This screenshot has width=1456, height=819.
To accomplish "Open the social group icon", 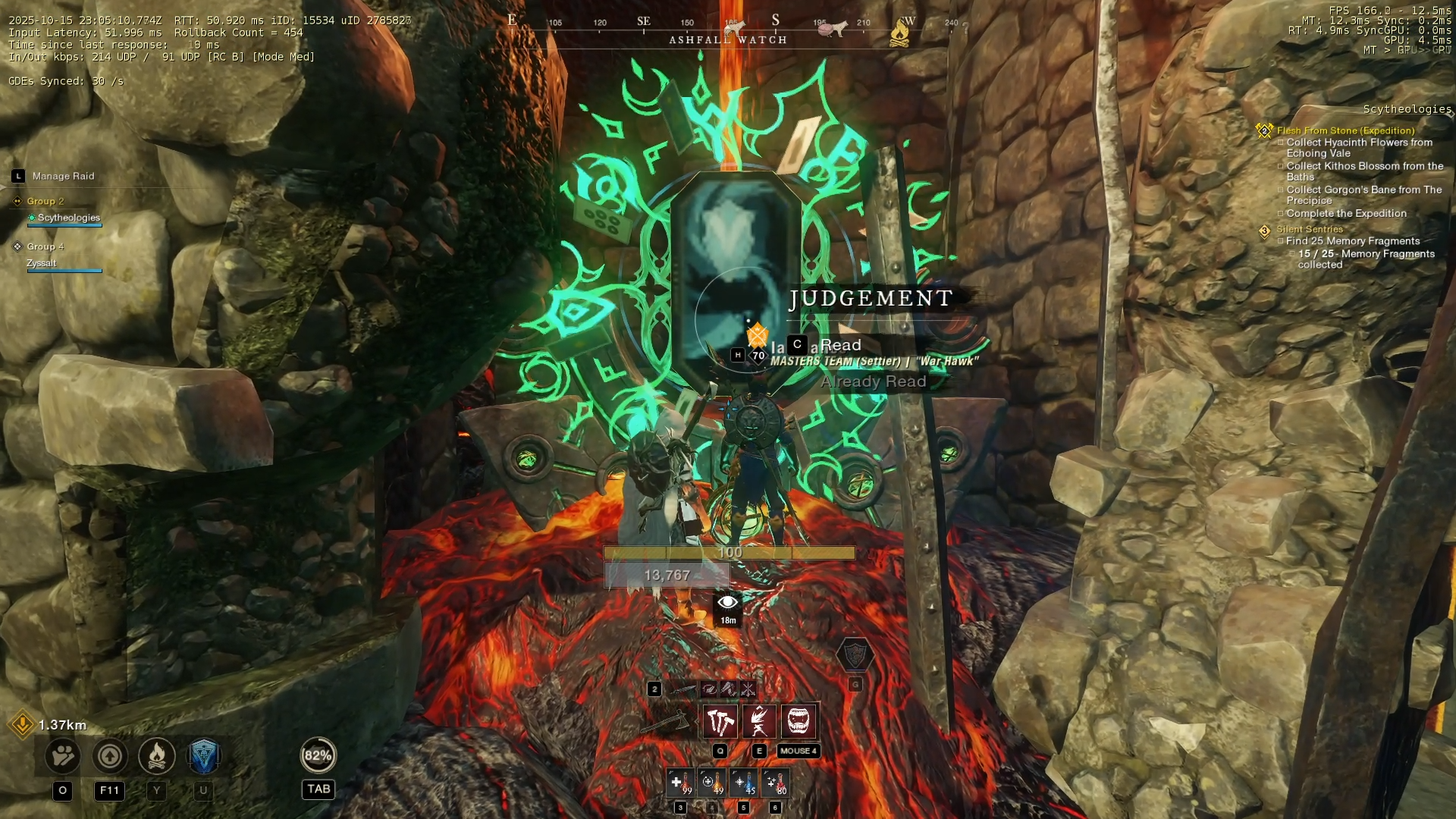I will coord(63,755).
